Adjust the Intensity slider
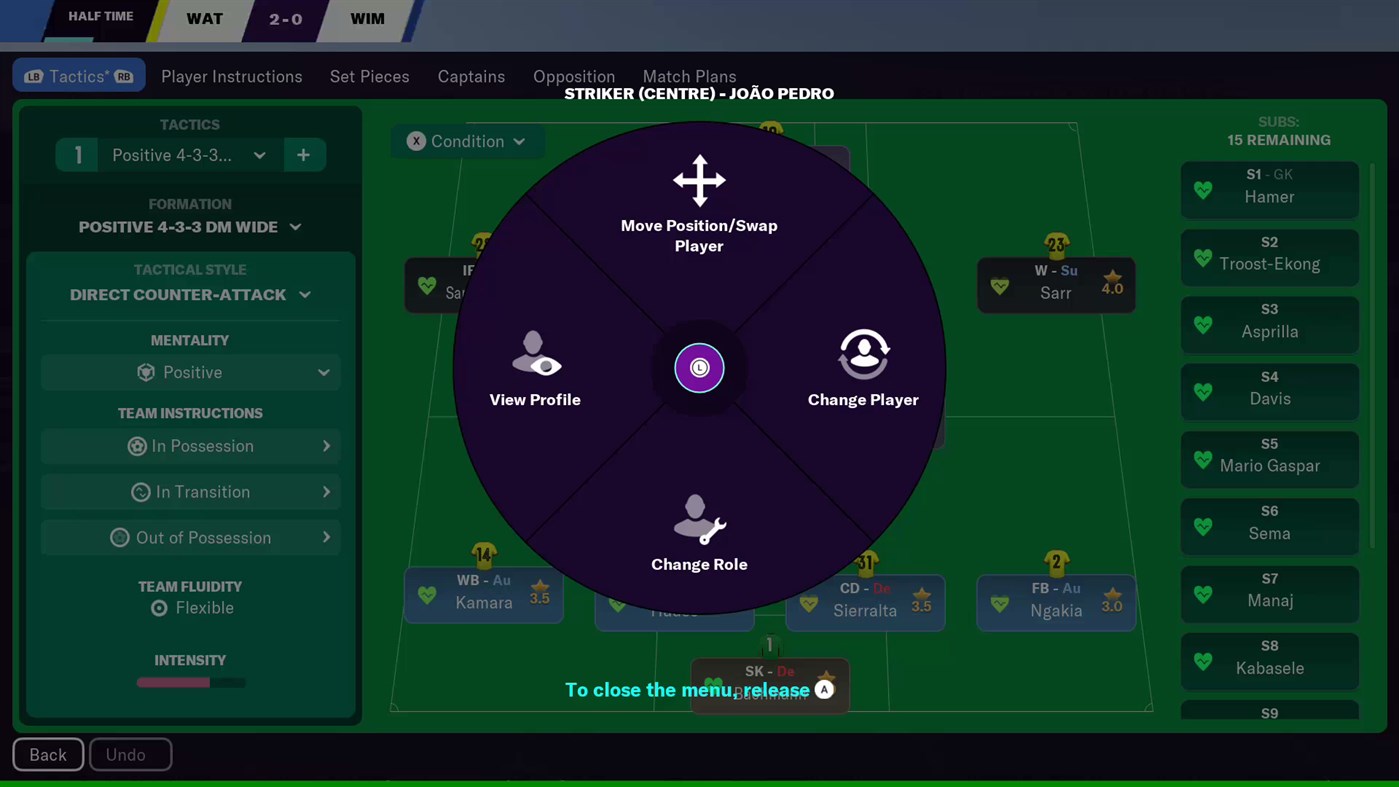Image resolution: width=1399 pixels, height=787 pixels. coord(190,683)
